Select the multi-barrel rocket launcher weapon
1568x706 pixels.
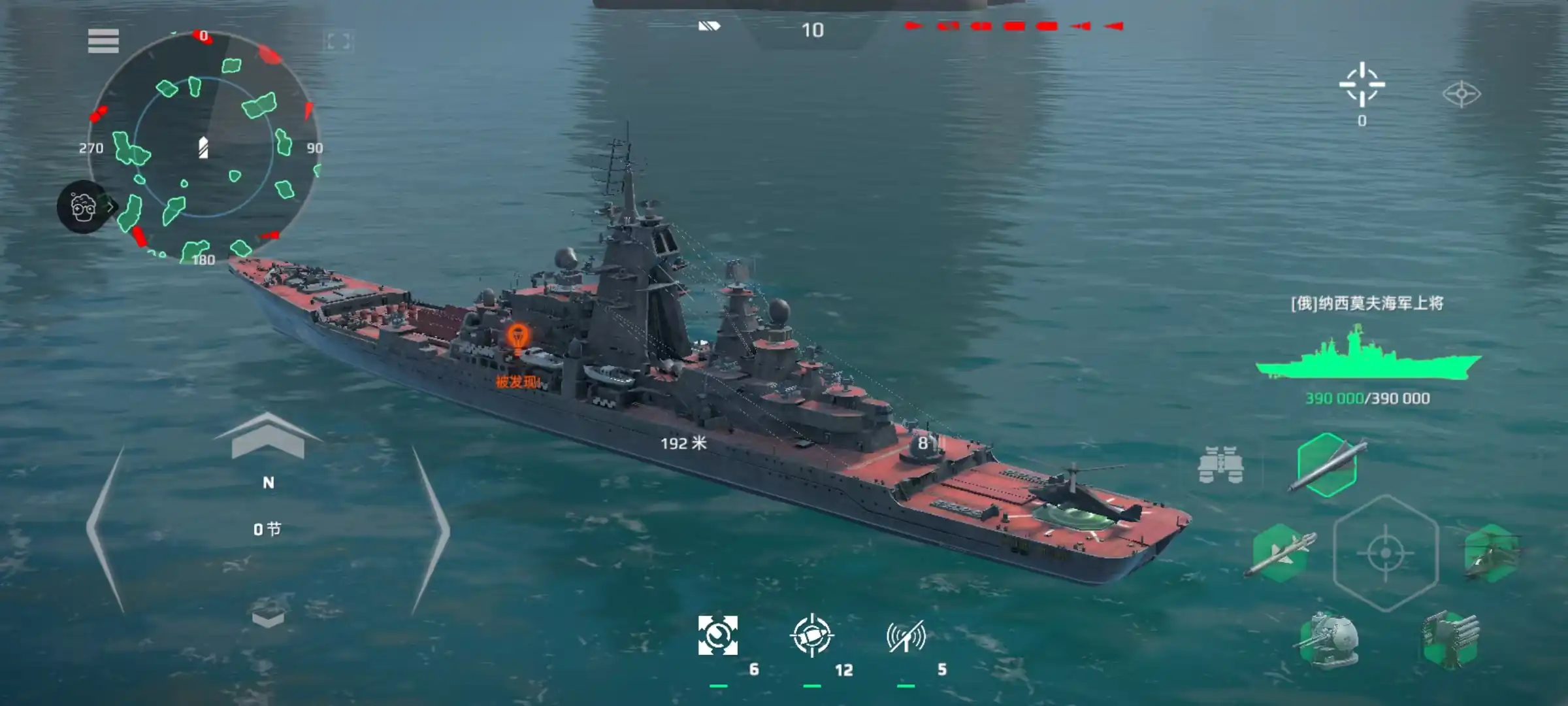coord(1451,640)
